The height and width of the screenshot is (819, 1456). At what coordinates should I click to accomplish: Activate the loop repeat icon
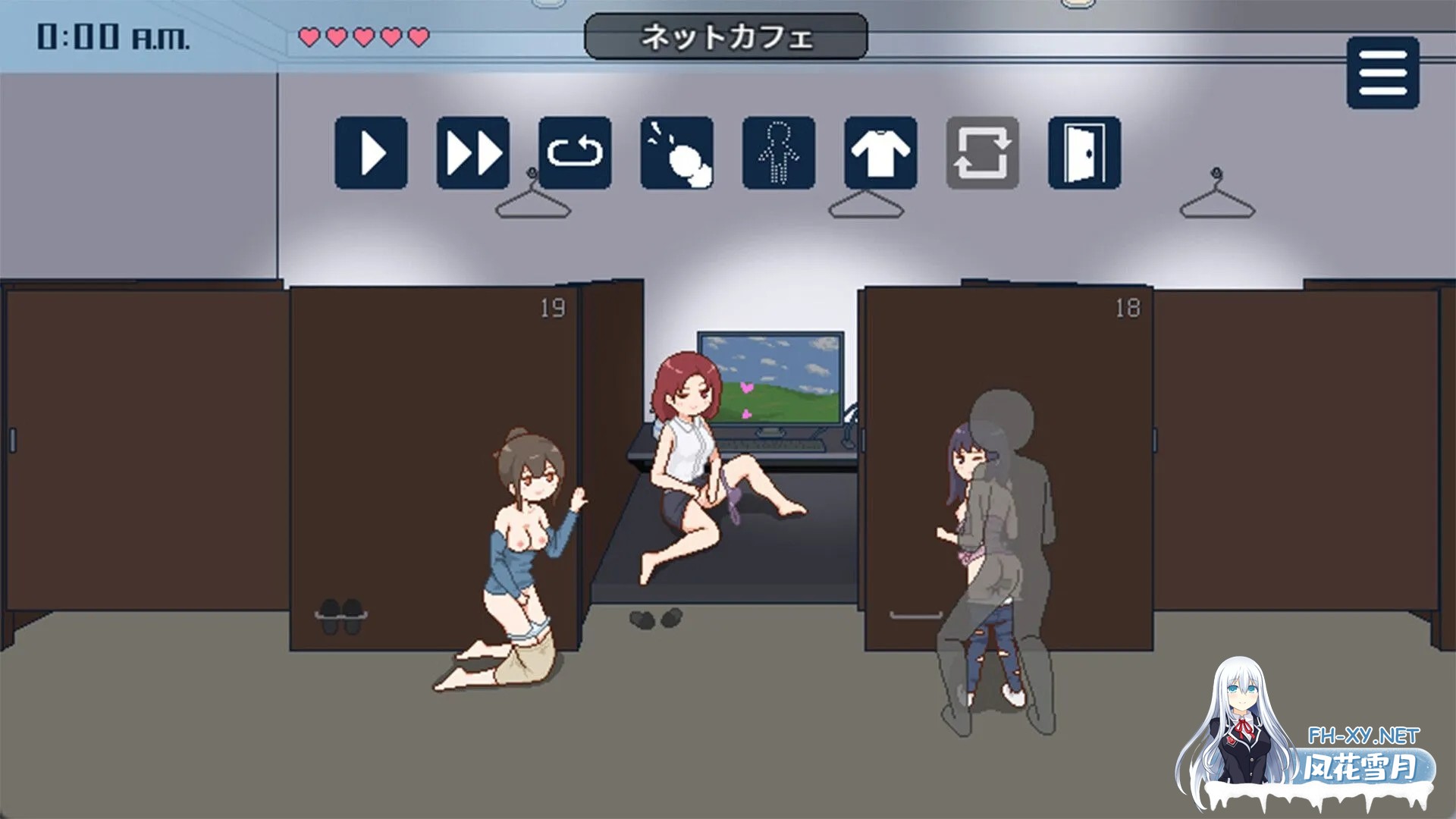[574, 152]
